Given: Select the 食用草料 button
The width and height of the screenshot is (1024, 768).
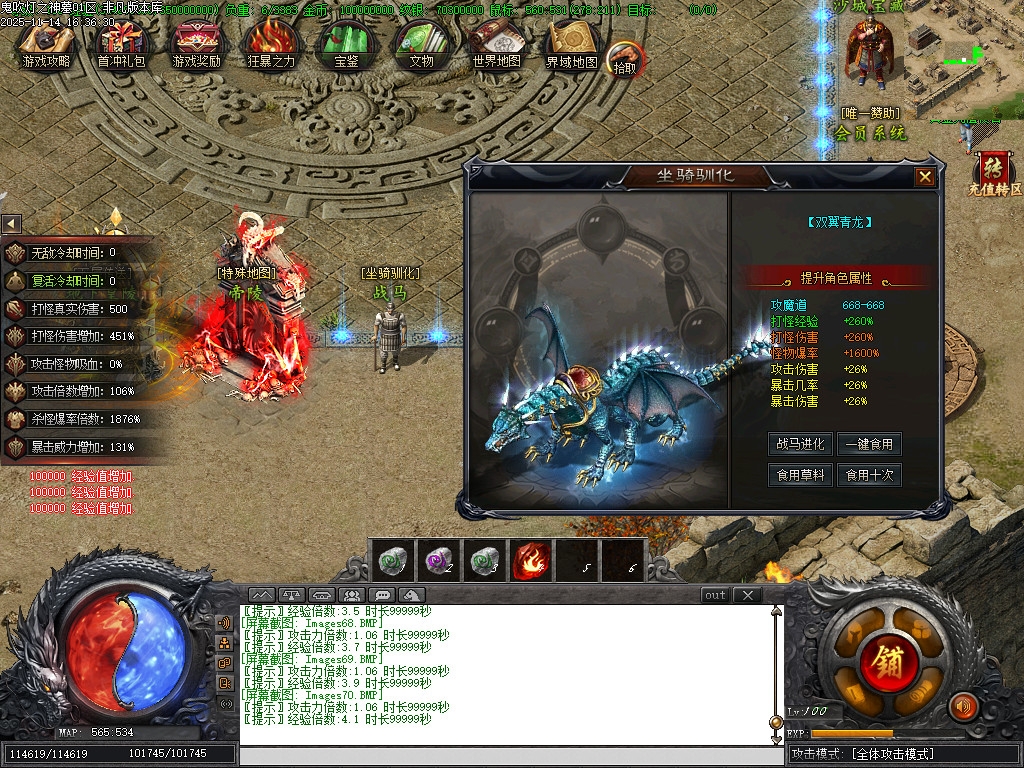Looking at the screenshot, I should [800, 475].
